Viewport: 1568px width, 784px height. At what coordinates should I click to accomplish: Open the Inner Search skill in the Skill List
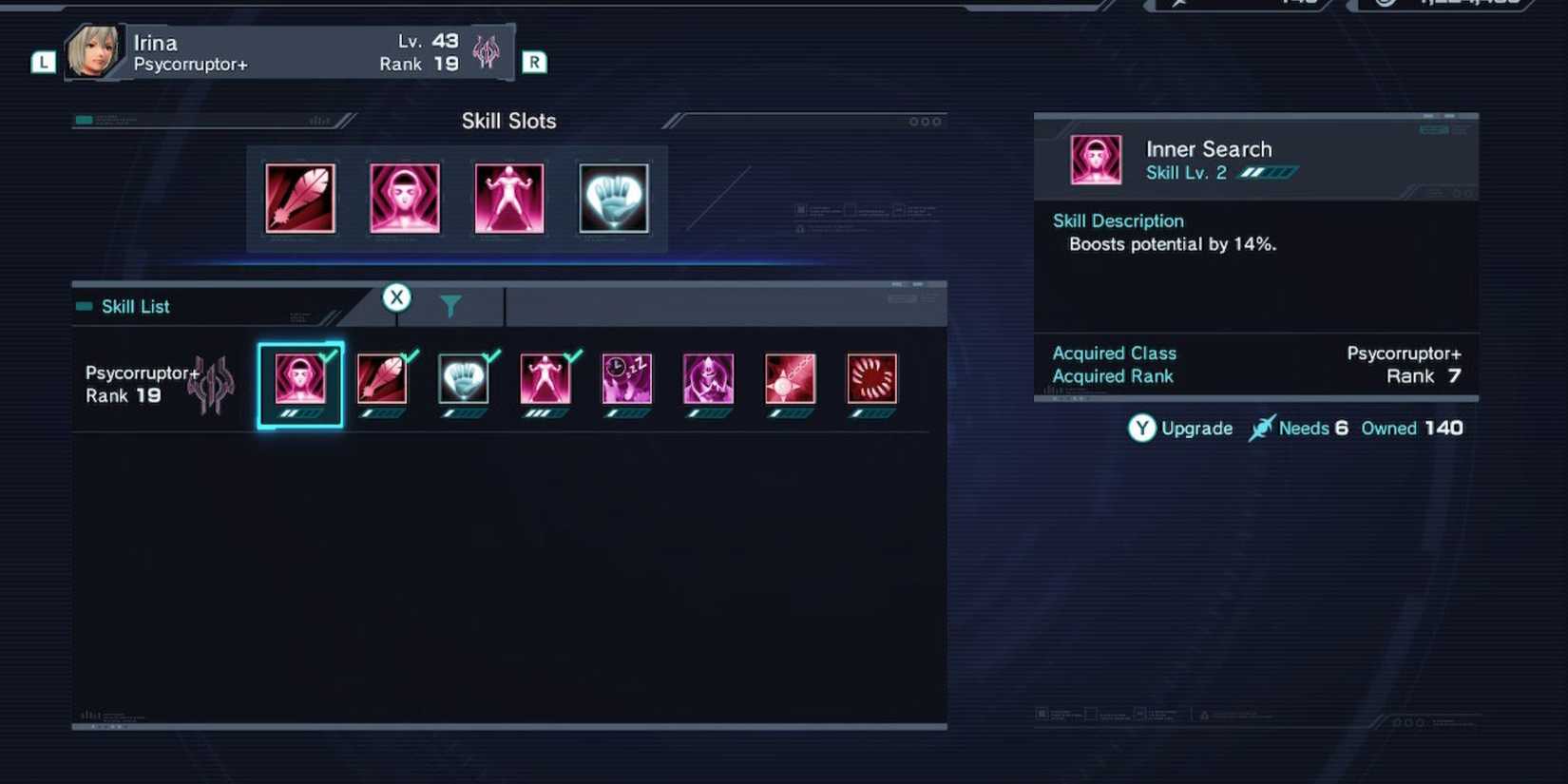pos(300,380)
